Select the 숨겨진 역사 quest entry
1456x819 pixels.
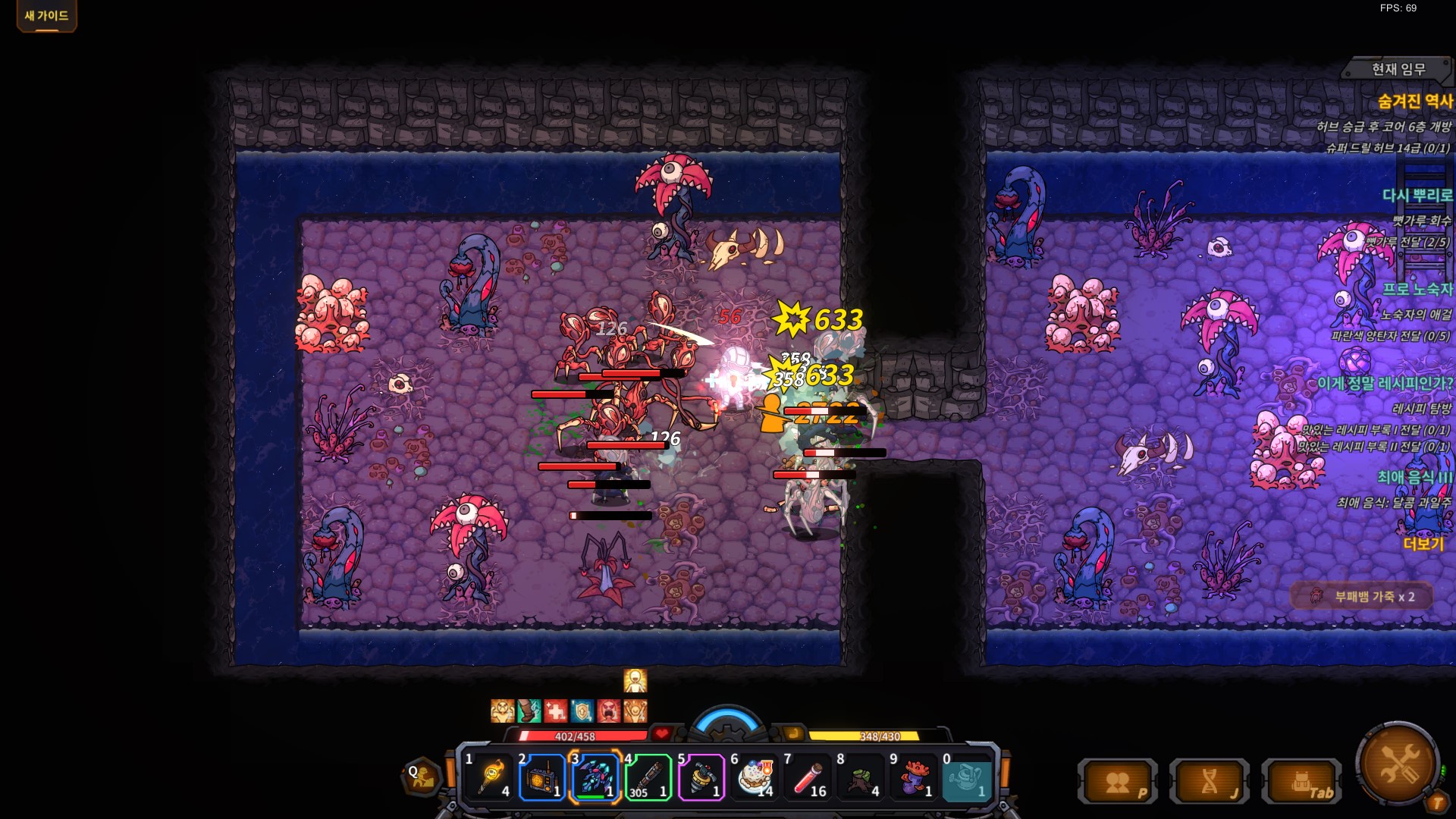pyautogui.click(x=1414, y=101)
